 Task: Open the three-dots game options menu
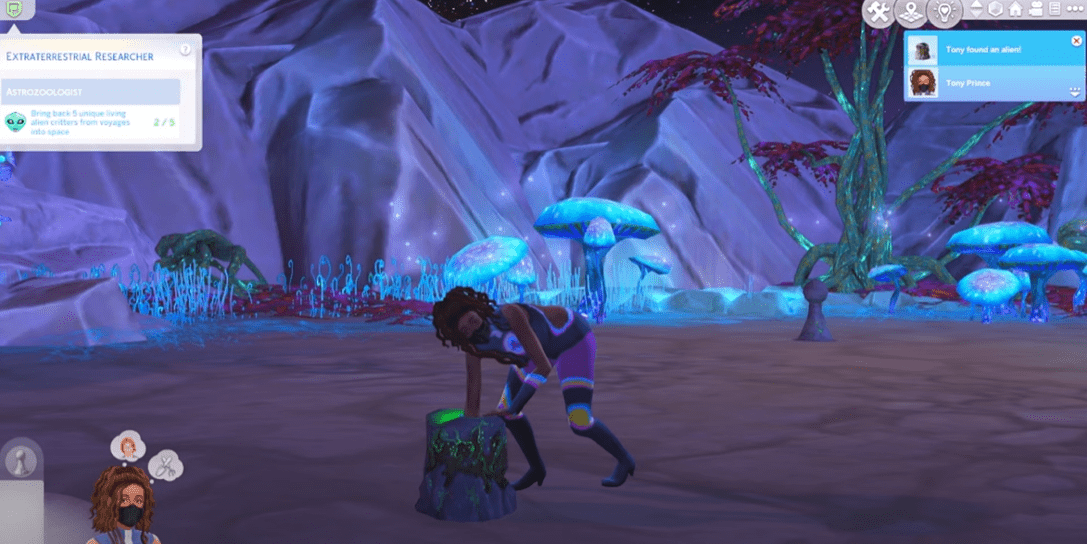(x=1075, y=9)
